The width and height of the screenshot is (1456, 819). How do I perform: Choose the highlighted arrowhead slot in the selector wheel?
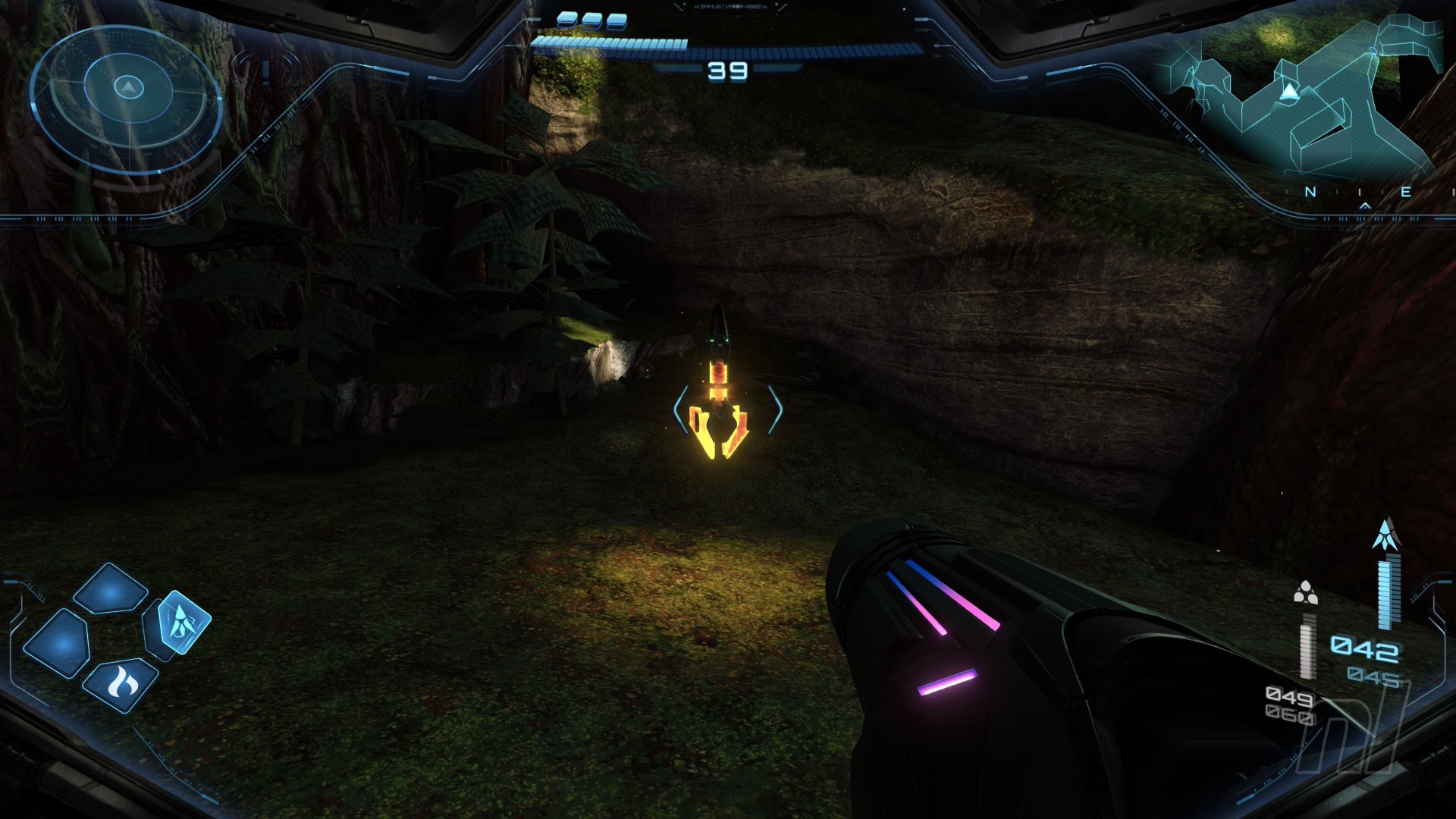click(183, 623)
